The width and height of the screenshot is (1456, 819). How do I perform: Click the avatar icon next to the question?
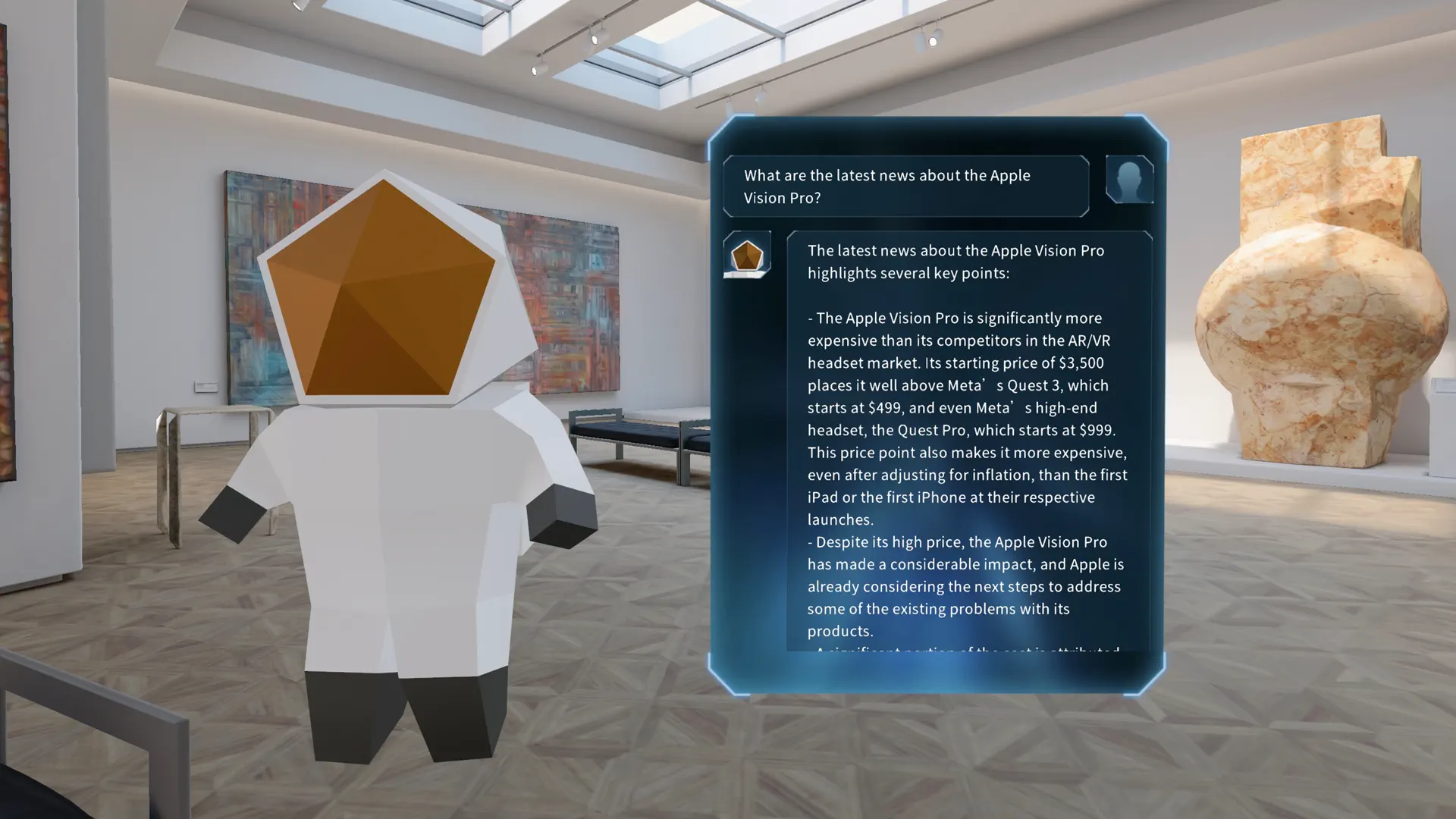click(1129, 180)
